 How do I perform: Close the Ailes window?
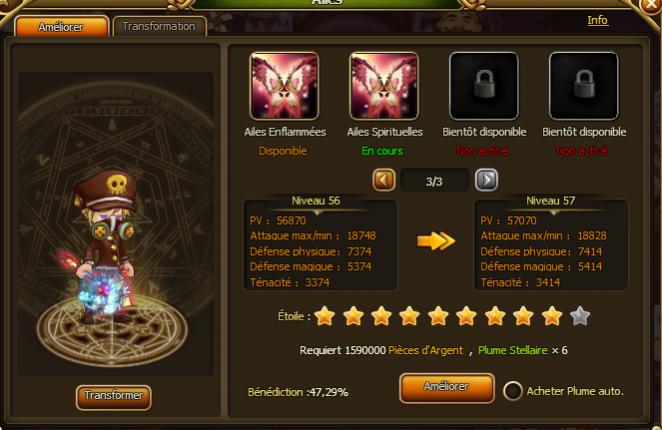click(x=652, y=6)
